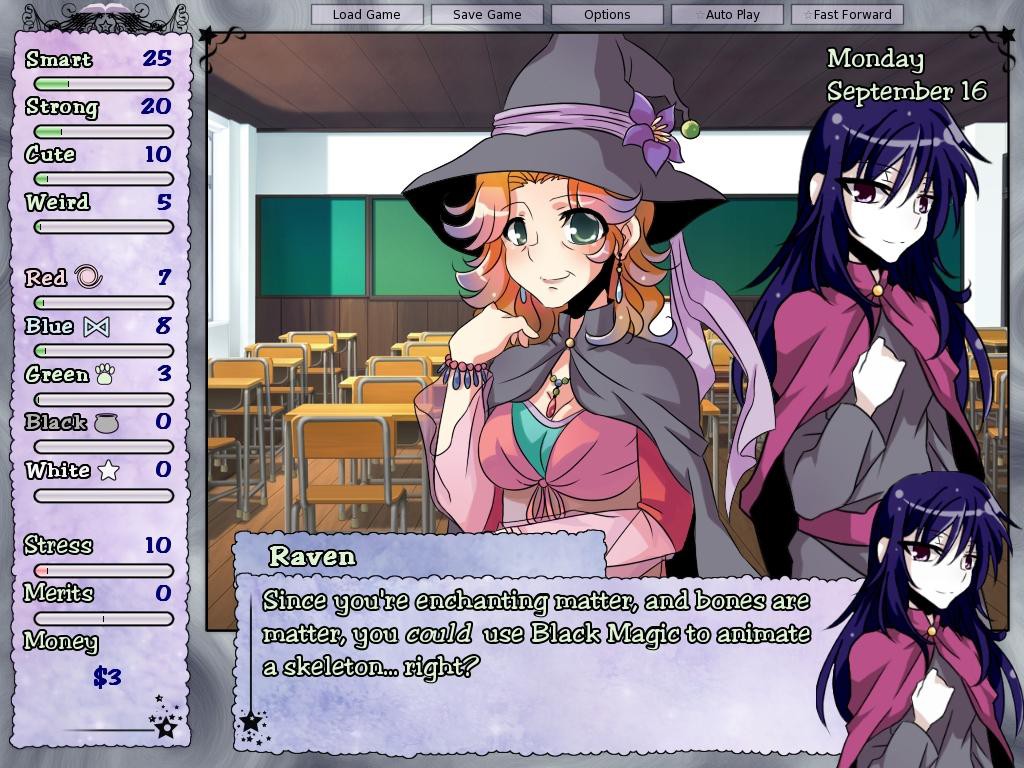Open the Load Game menu
Screen dimensions: 1024x768
tap(366, 15)
